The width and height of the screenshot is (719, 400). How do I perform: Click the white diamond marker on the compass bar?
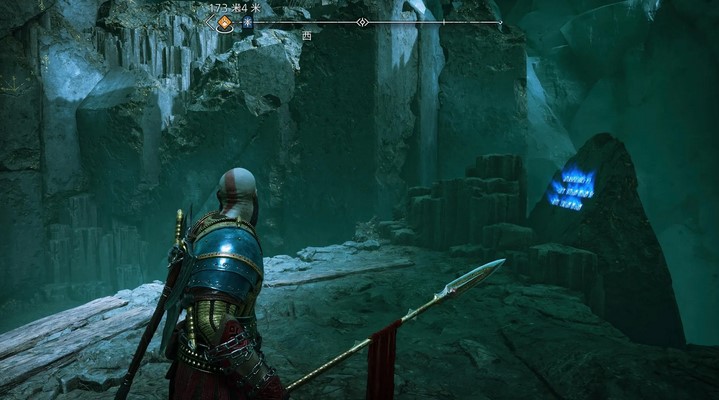(x=362, y=22)
